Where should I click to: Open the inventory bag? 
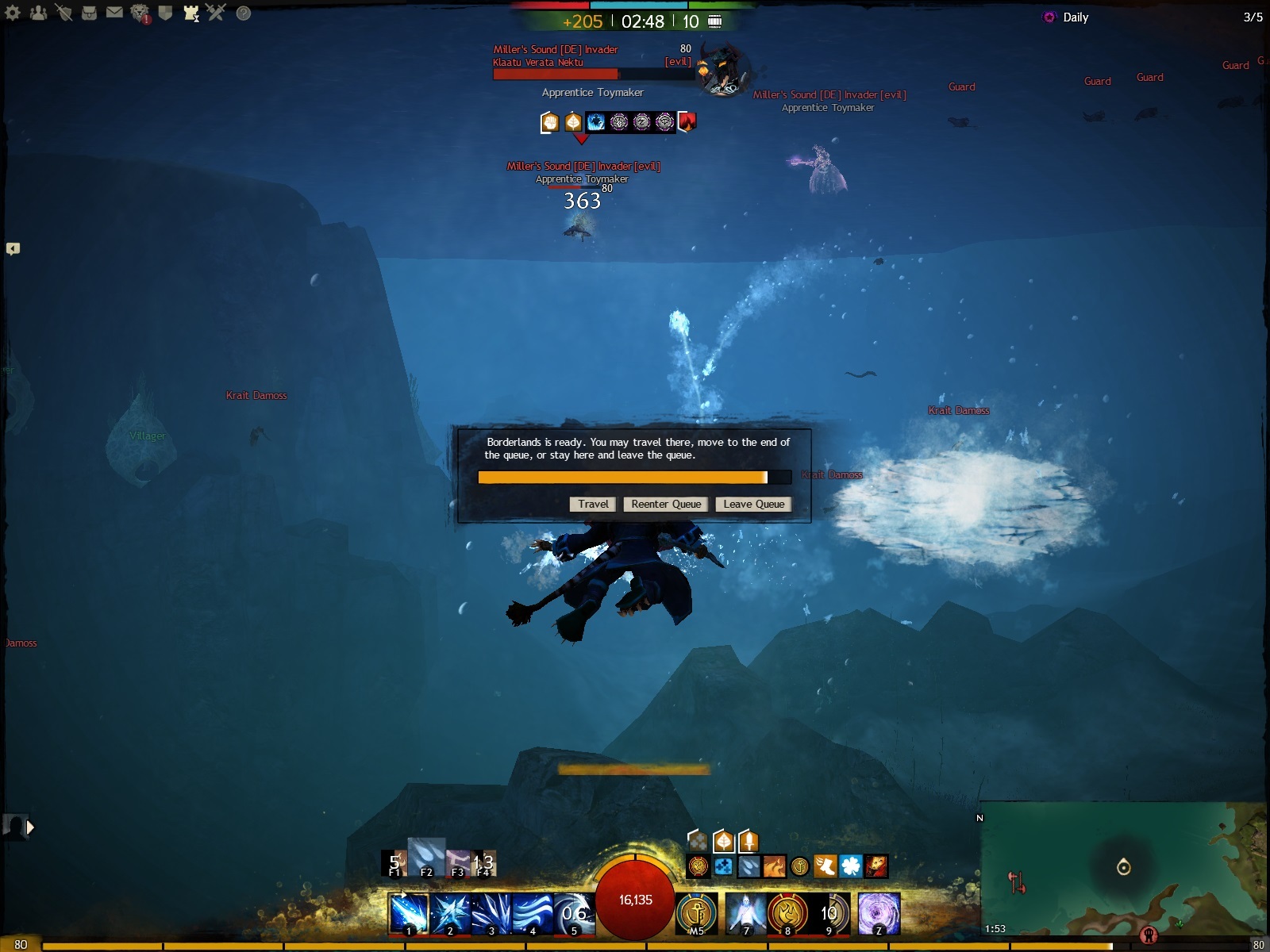point(89,13)
